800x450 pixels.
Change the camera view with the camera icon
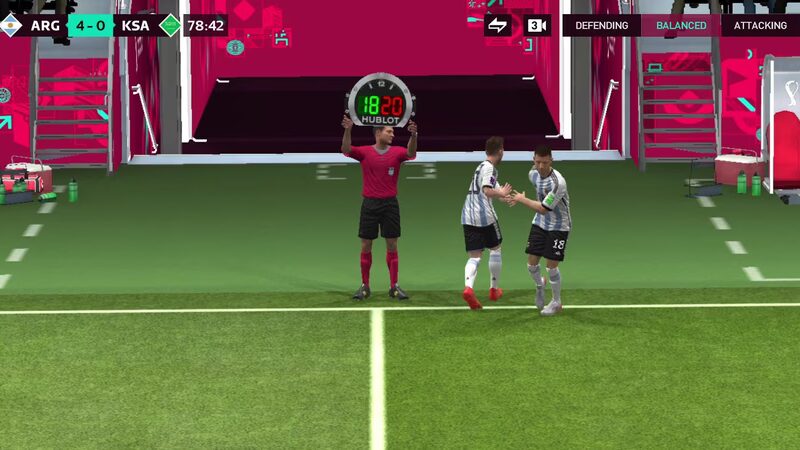[537, 25]
